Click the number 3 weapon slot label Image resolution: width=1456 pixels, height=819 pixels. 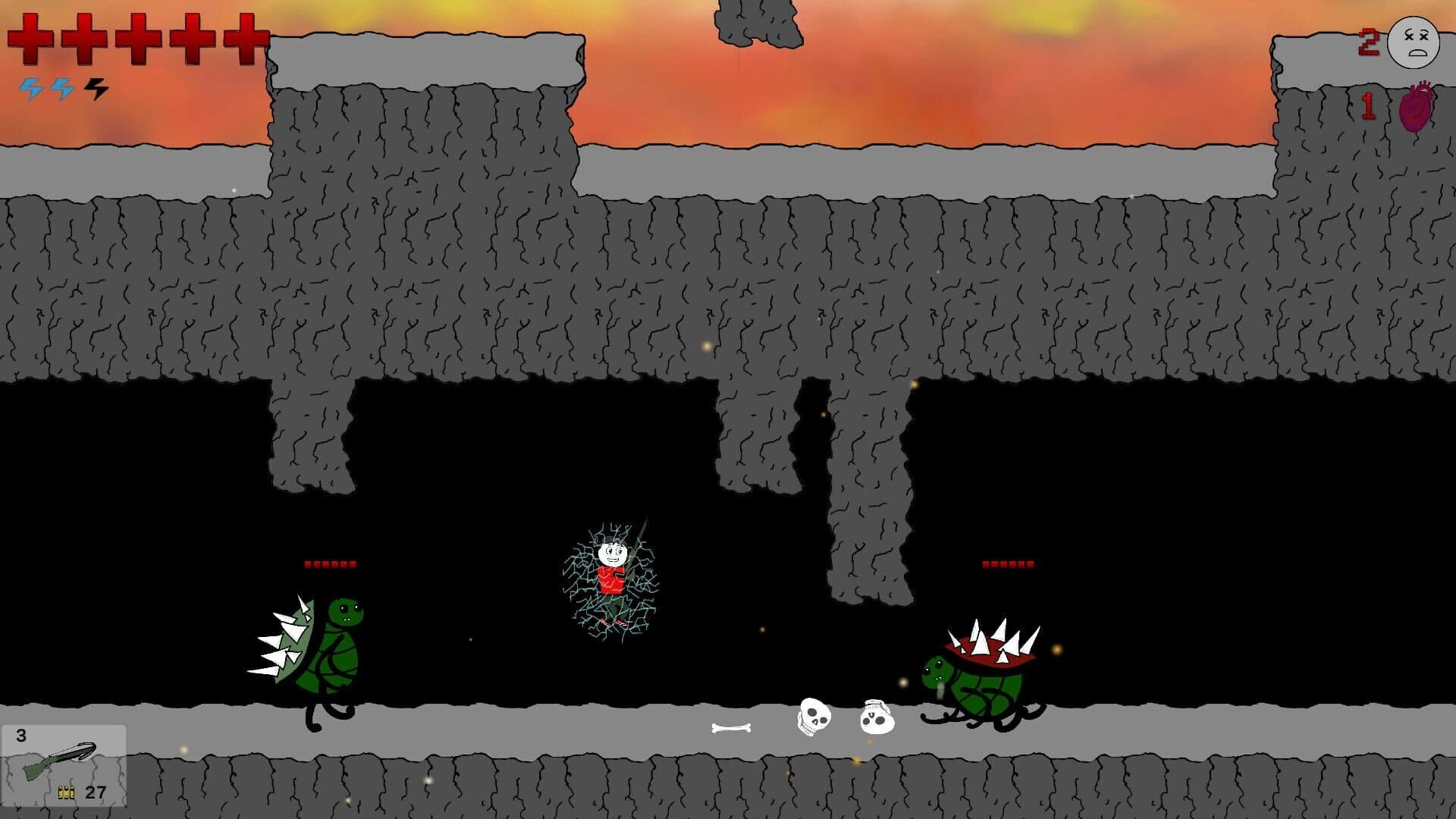(21, 735)
